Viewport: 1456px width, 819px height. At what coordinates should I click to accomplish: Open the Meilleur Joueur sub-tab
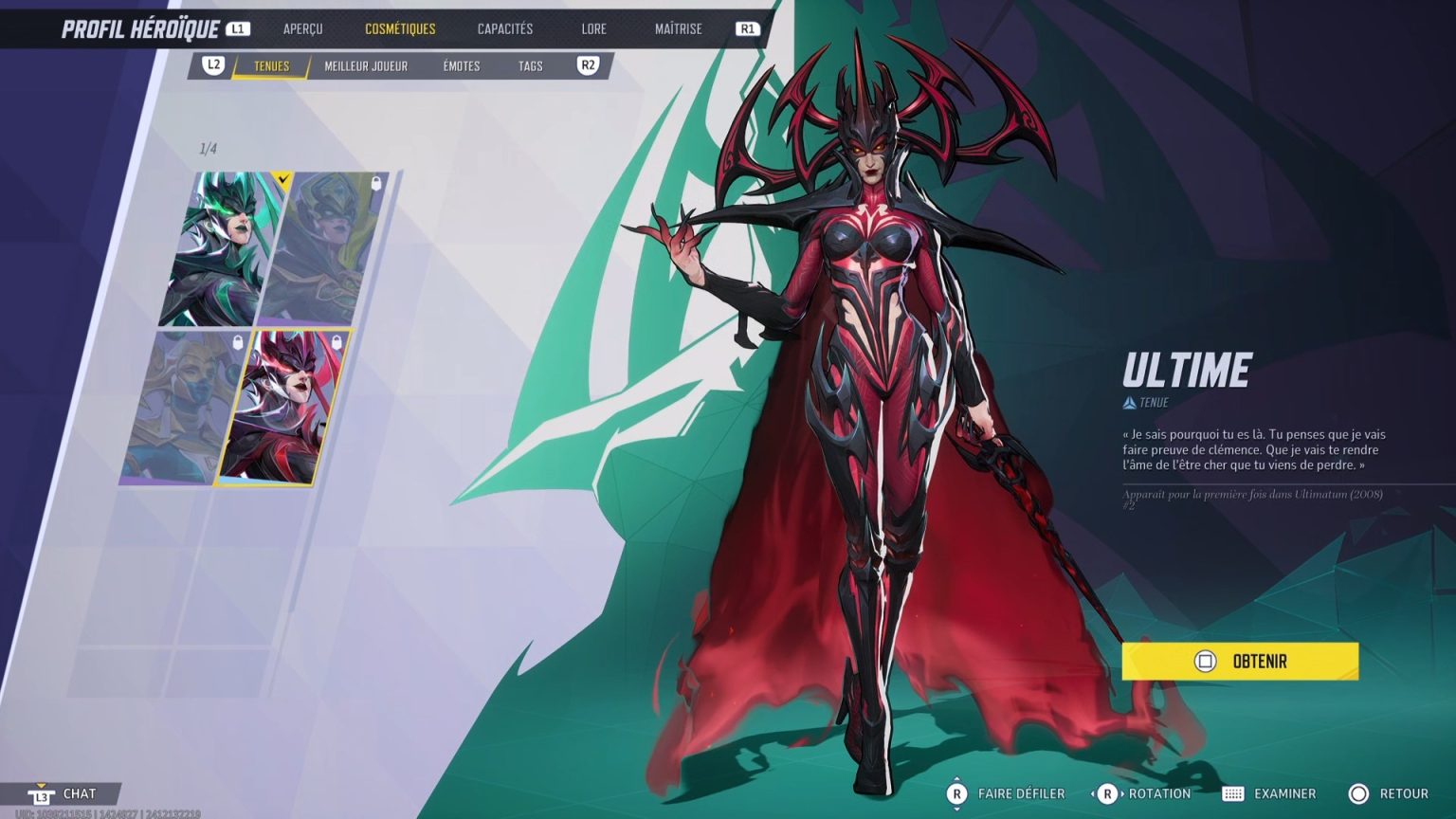pyautogui.click(x=366, y=66)
